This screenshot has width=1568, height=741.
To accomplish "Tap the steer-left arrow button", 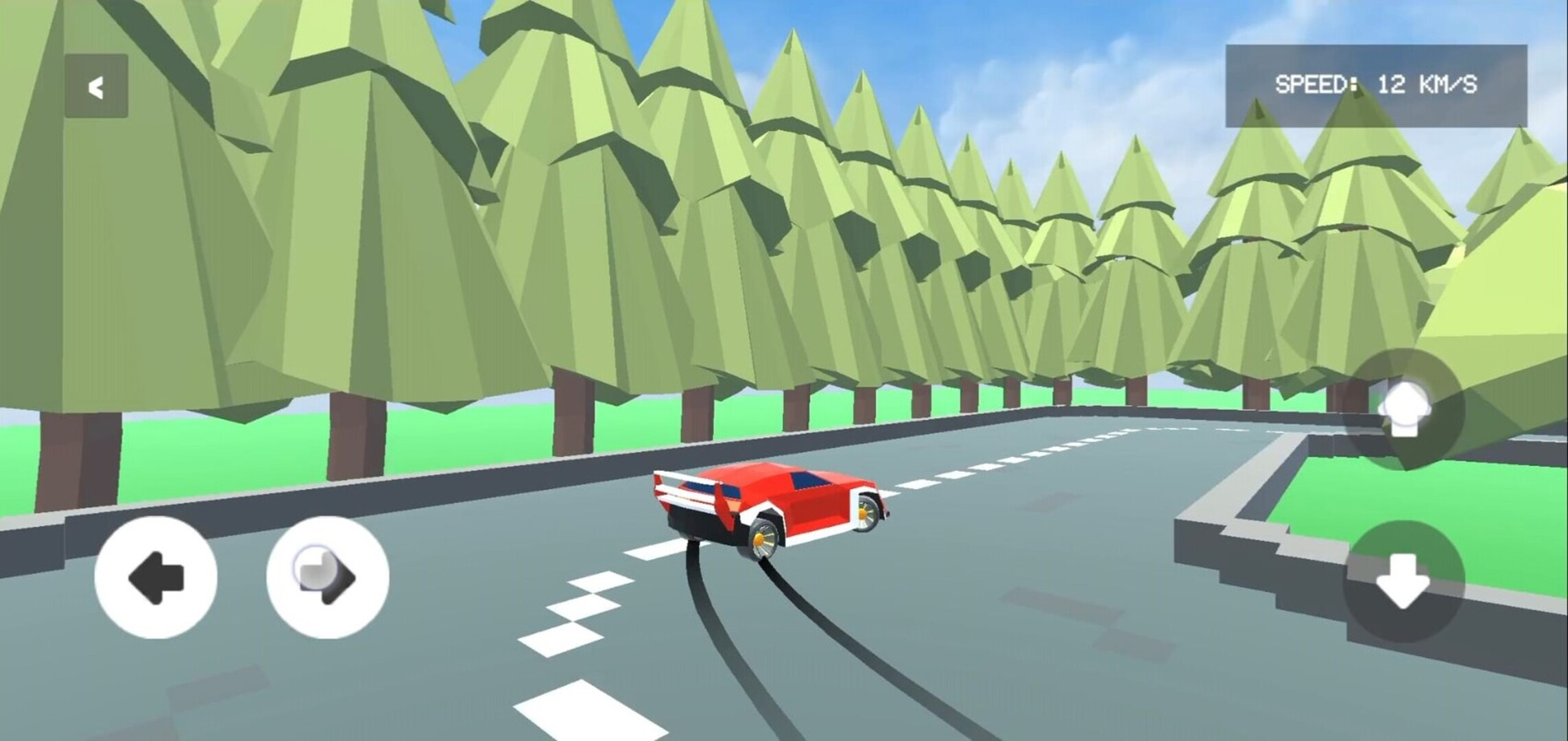I will click(x=156, y=578).
